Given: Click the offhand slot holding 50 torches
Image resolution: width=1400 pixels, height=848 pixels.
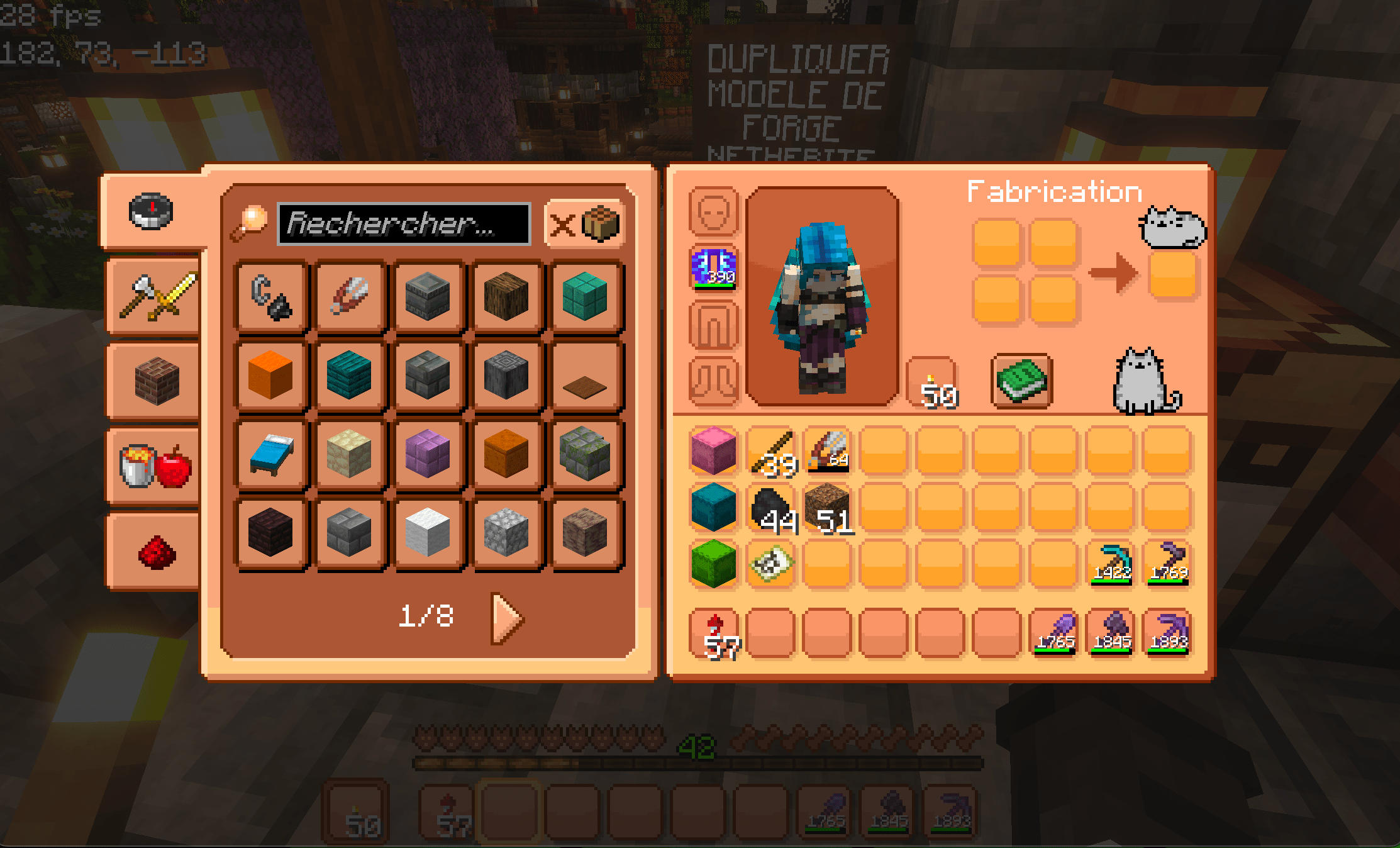Looking at the screenshot, I should tap(932, 382).
